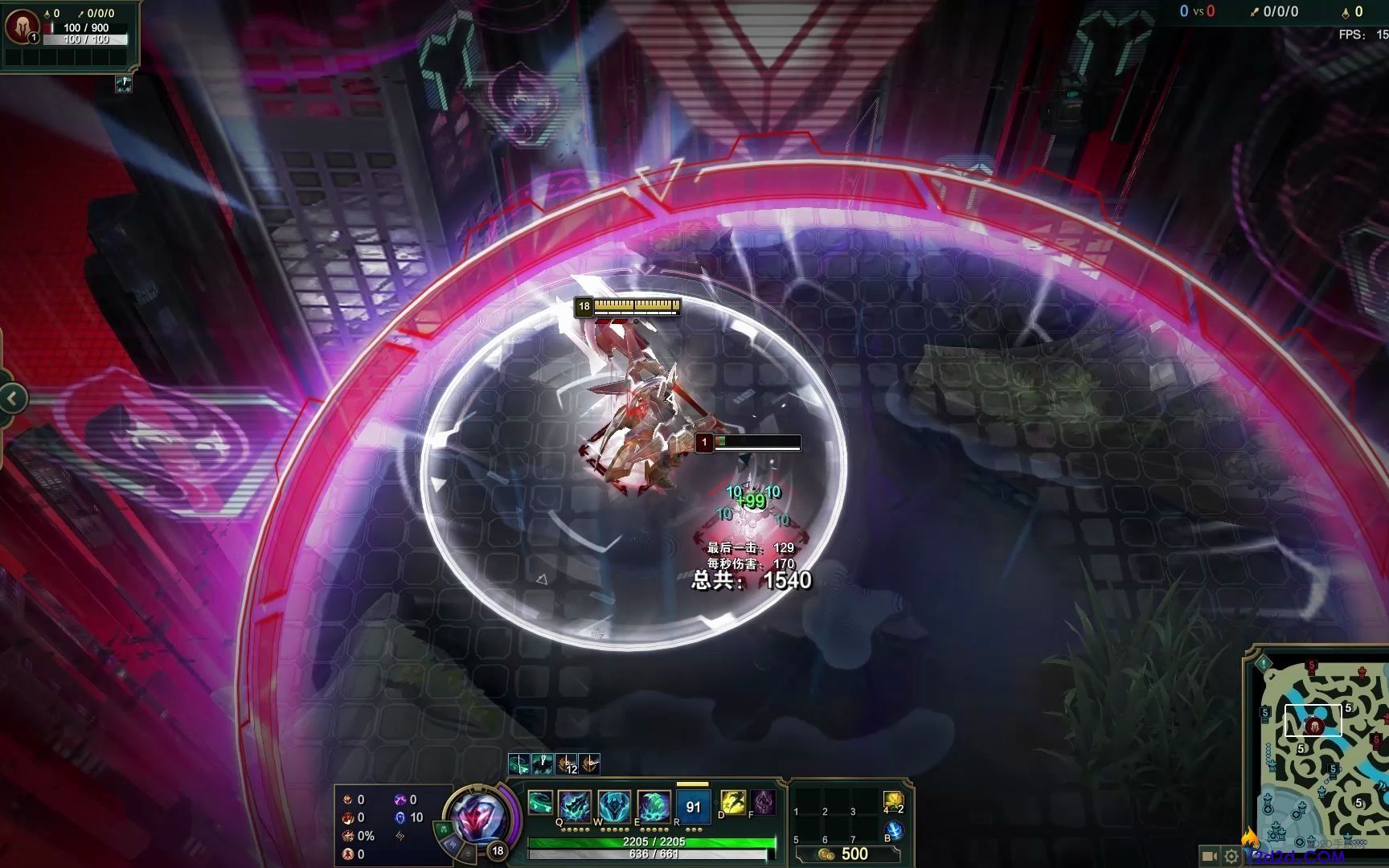Expand the left side panel arrow
The height and width of the screenshot is (868, 1389).
12,398
